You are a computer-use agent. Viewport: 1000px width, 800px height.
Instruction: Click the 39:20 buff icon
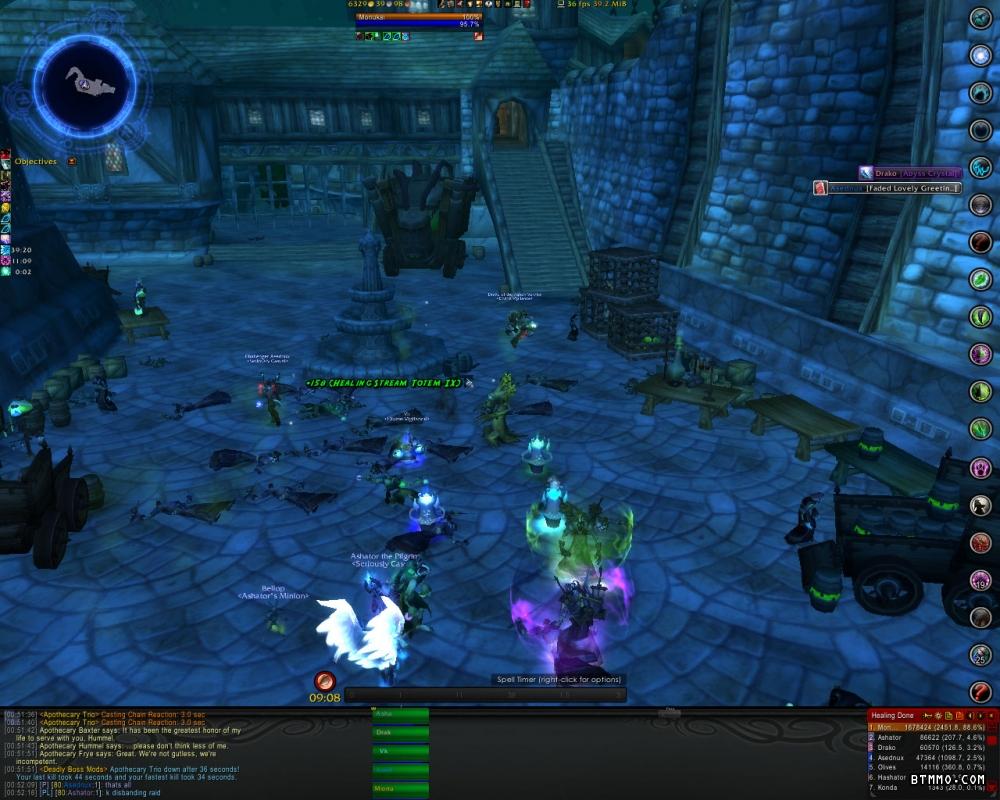6,251
